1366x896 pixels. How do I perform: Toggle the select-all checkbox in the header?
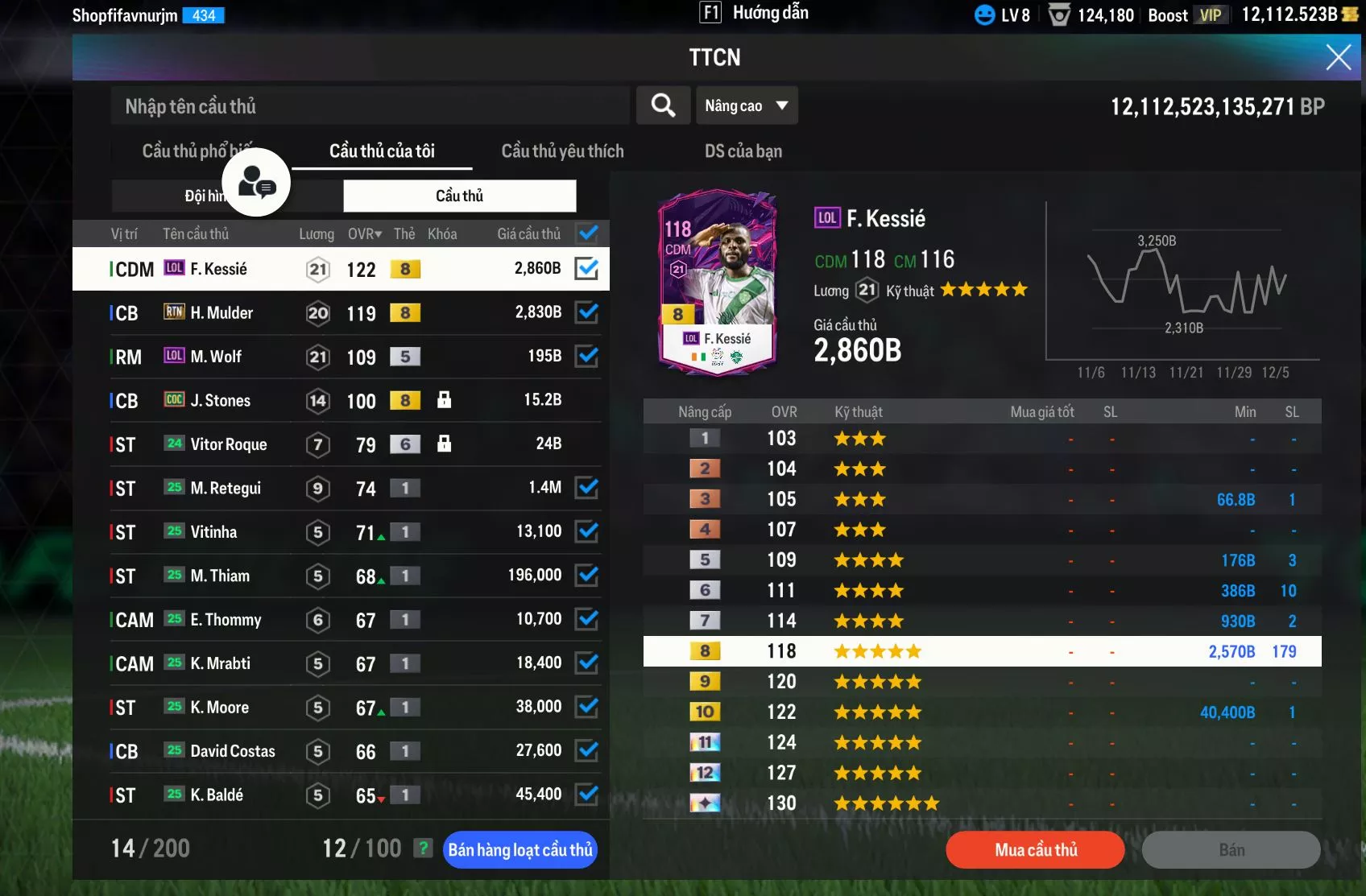[588, 233]
